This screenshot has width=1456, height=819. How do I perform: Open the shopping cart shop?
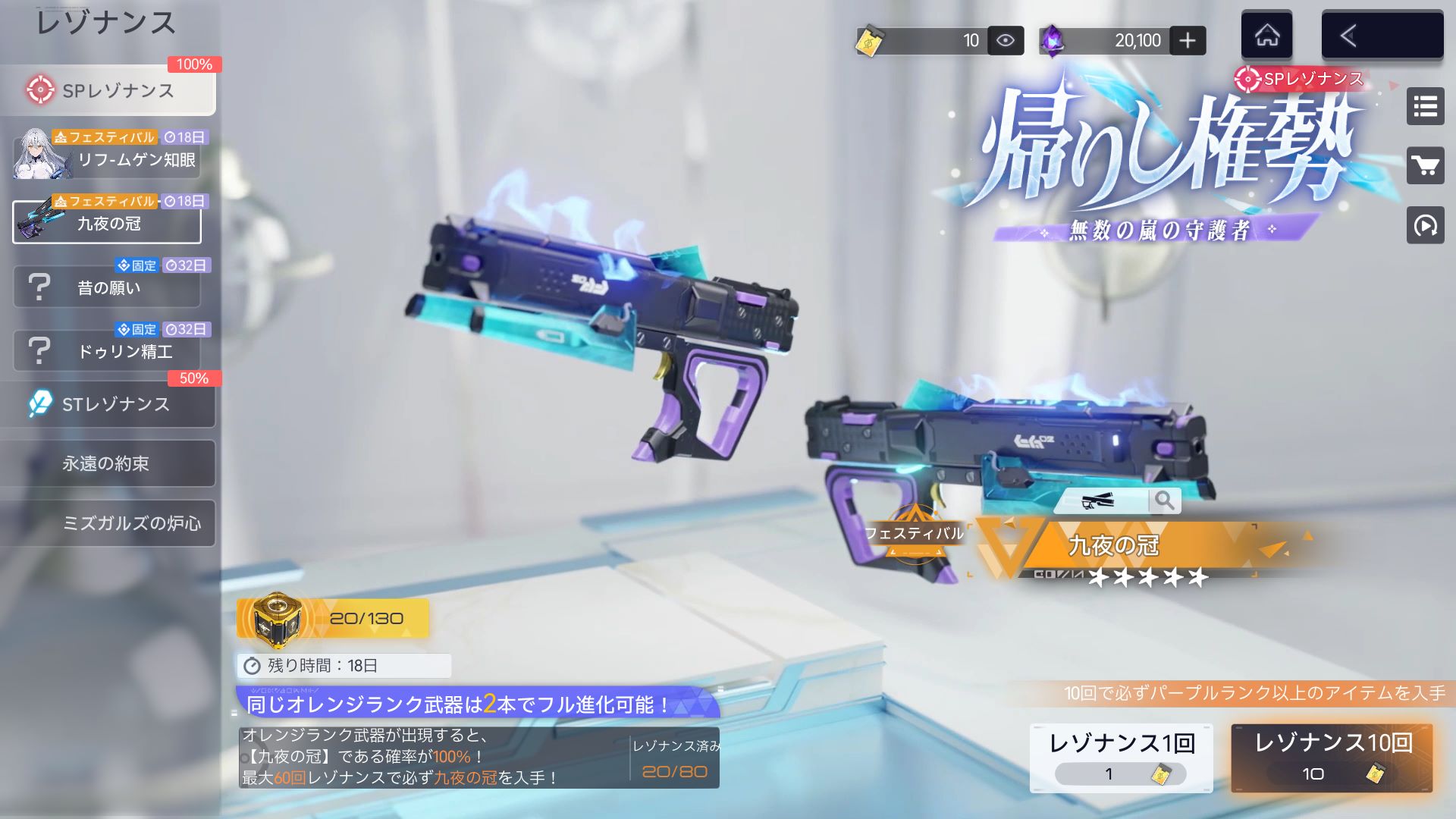(1425, 165)
